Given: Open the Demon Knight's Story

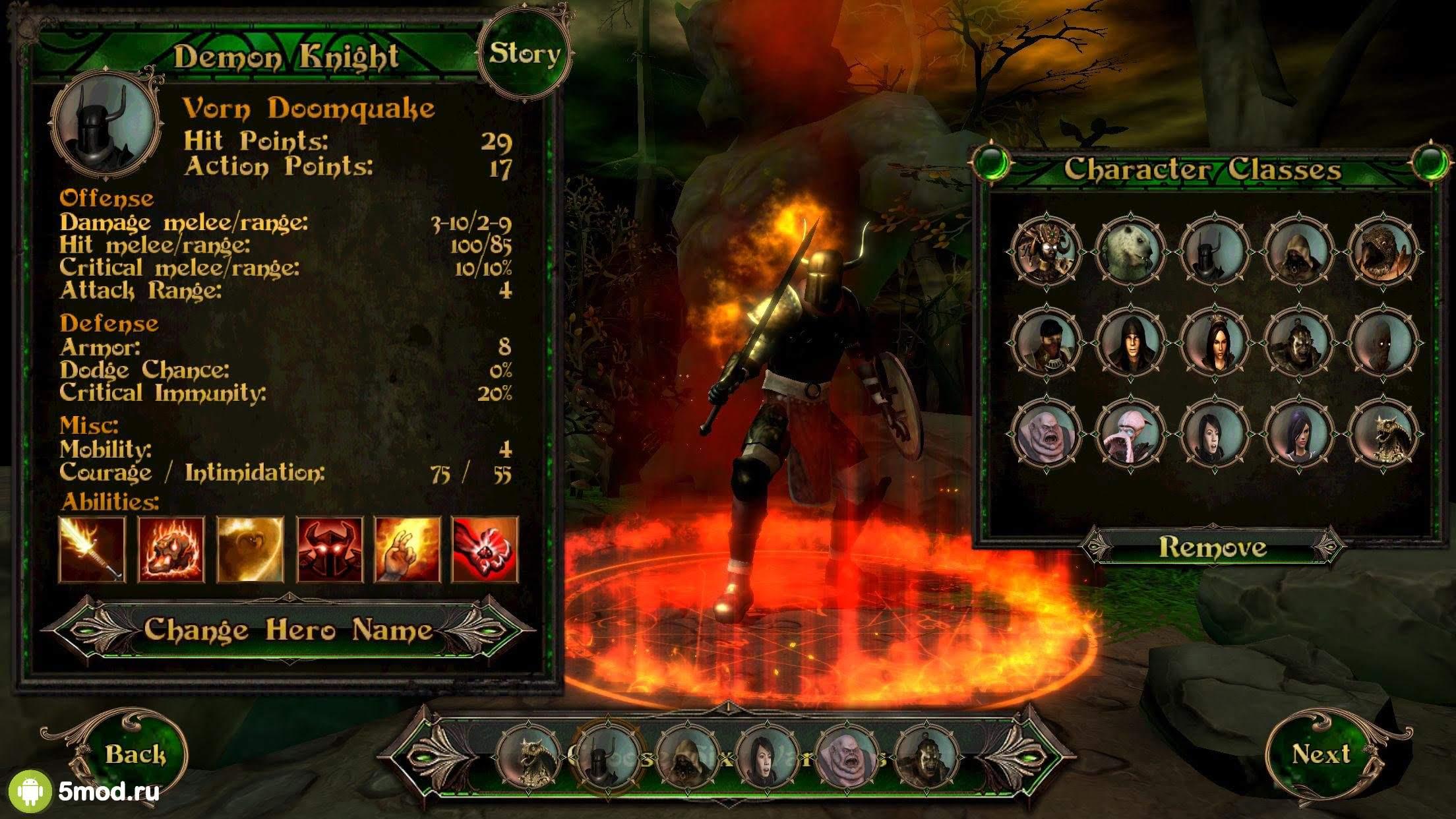Looking at the screenshot, I should point(524,54).
